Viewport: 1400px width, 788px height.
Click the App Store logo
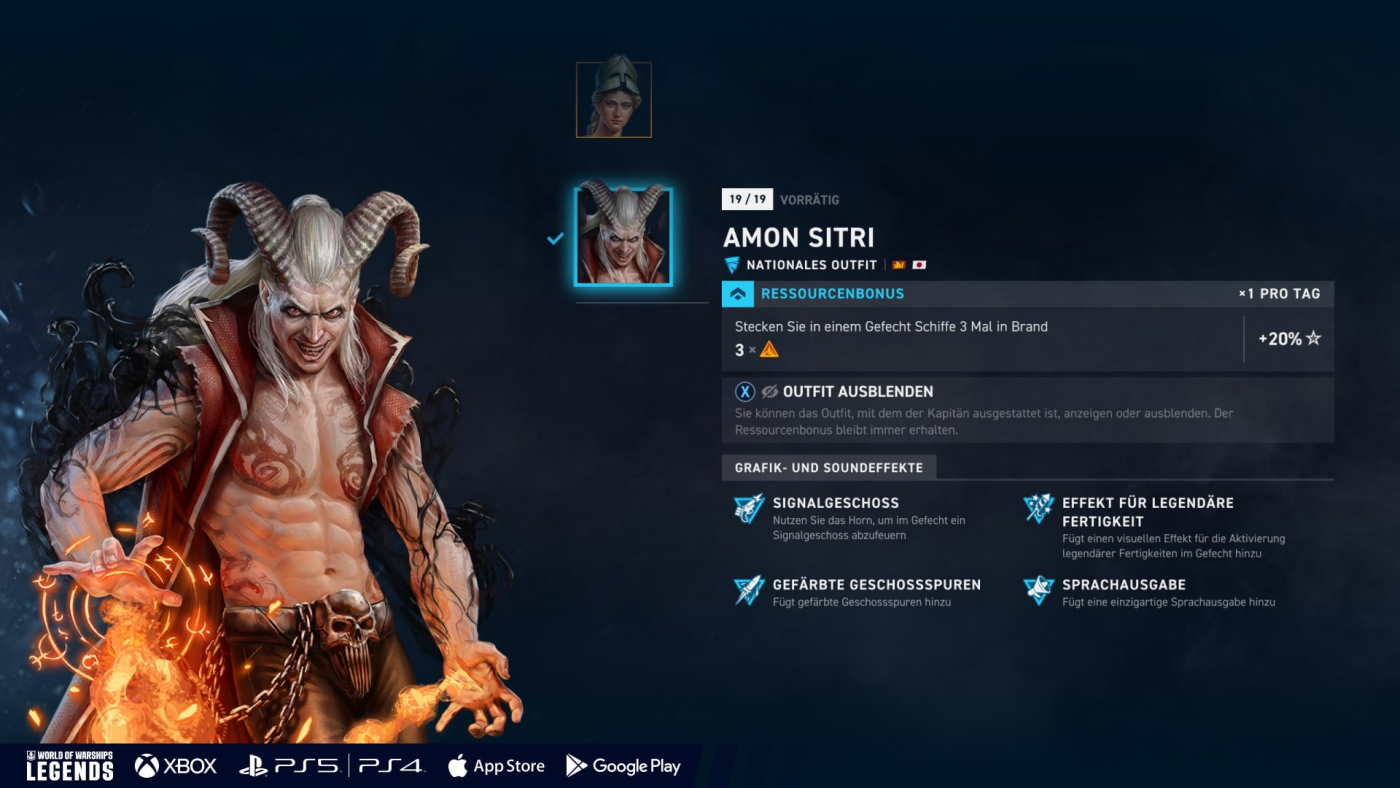tap(496, 766)
